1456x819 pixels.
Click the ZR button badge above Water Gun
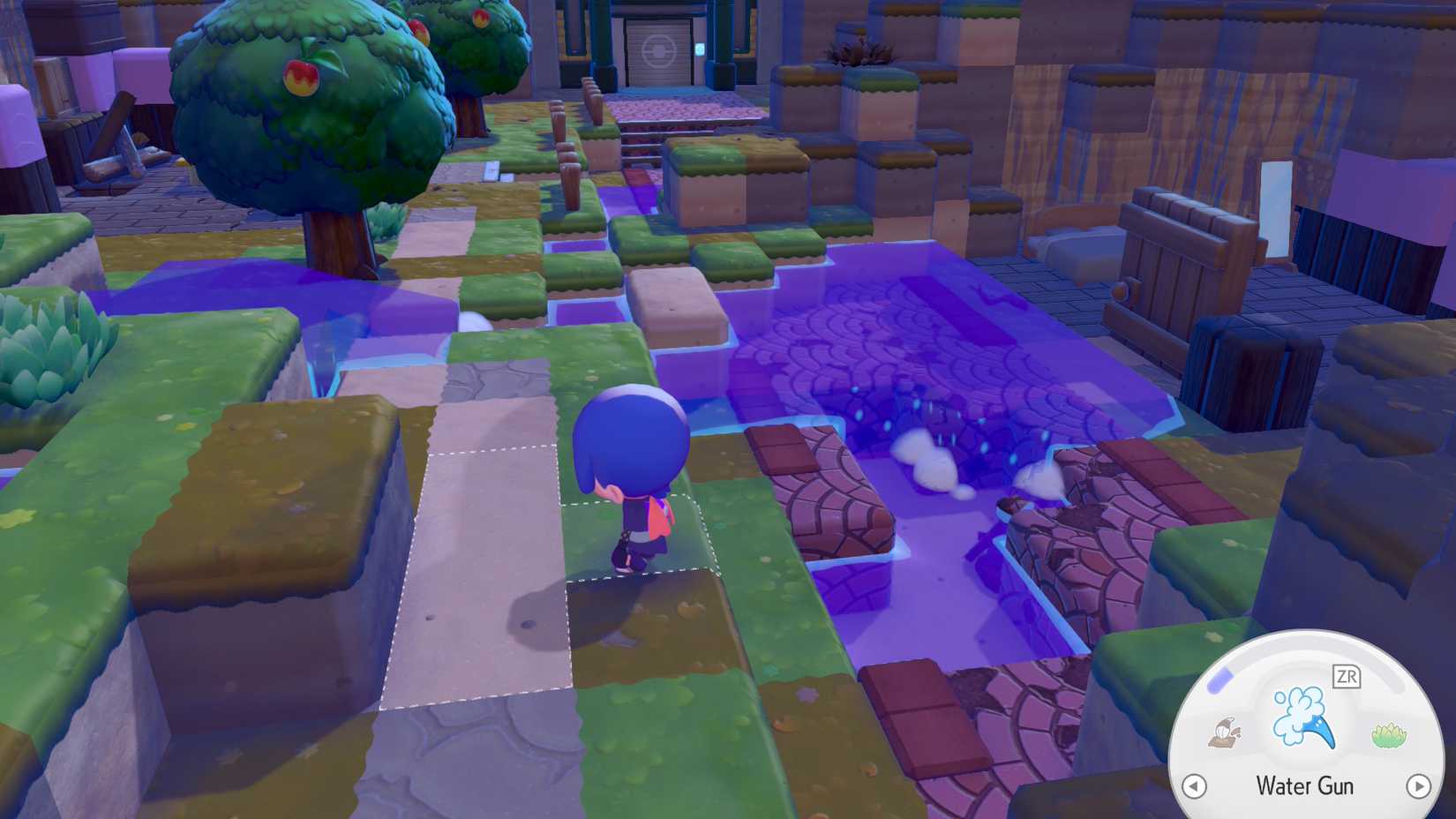click(x=1347, y=676)
